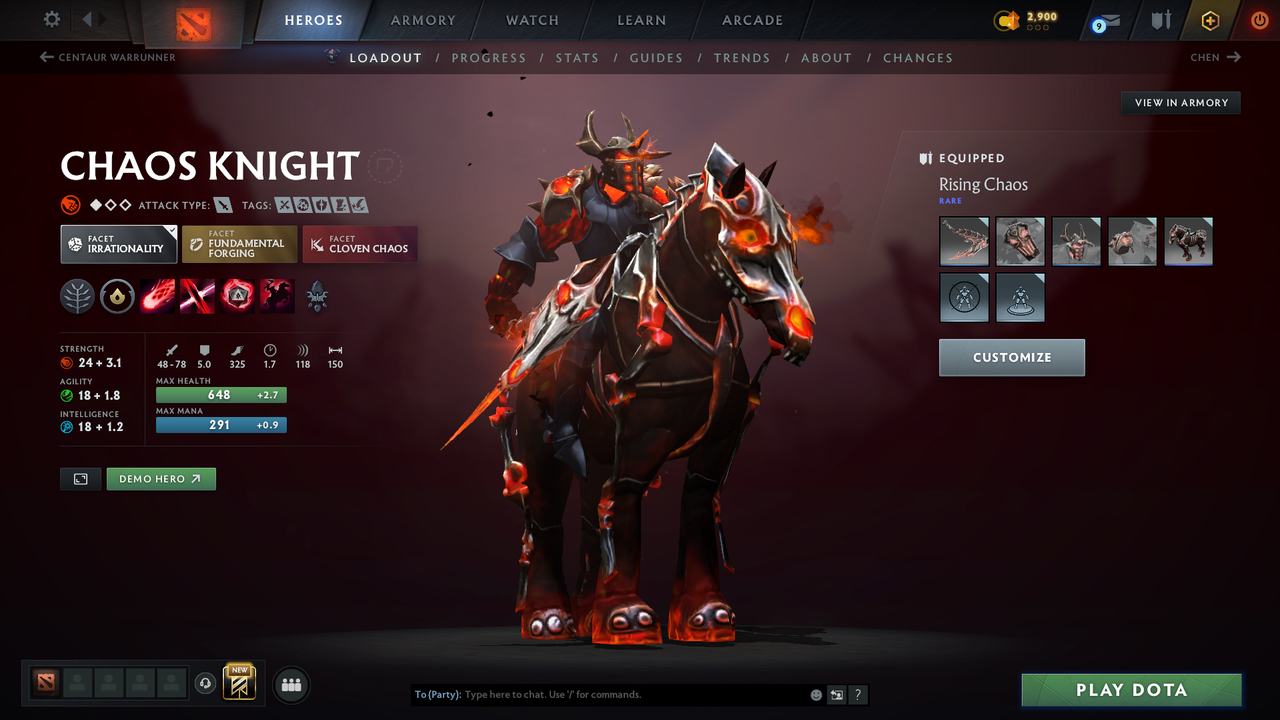
Task: Select the Rising Chaos weapon thumbnail
Action: [x=963, y=241]
